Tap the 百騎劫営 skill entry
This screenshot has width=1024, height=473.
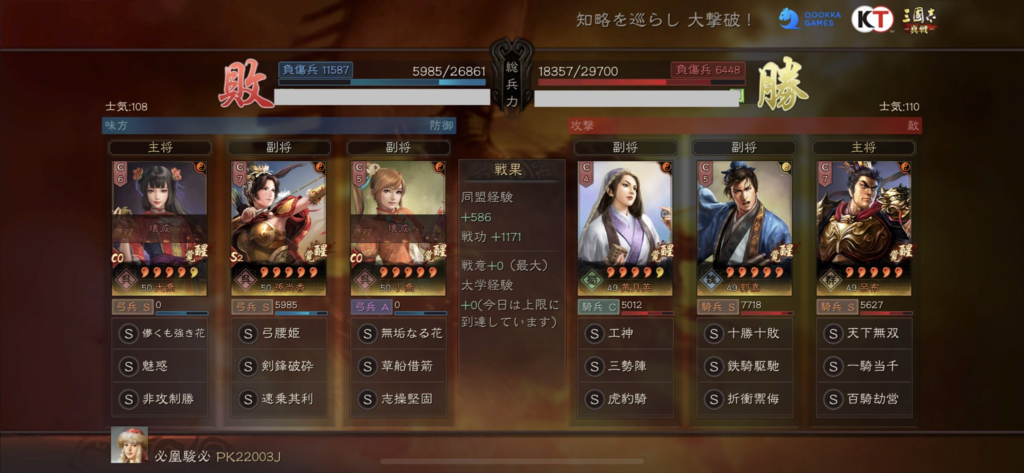tap(864, 398)
